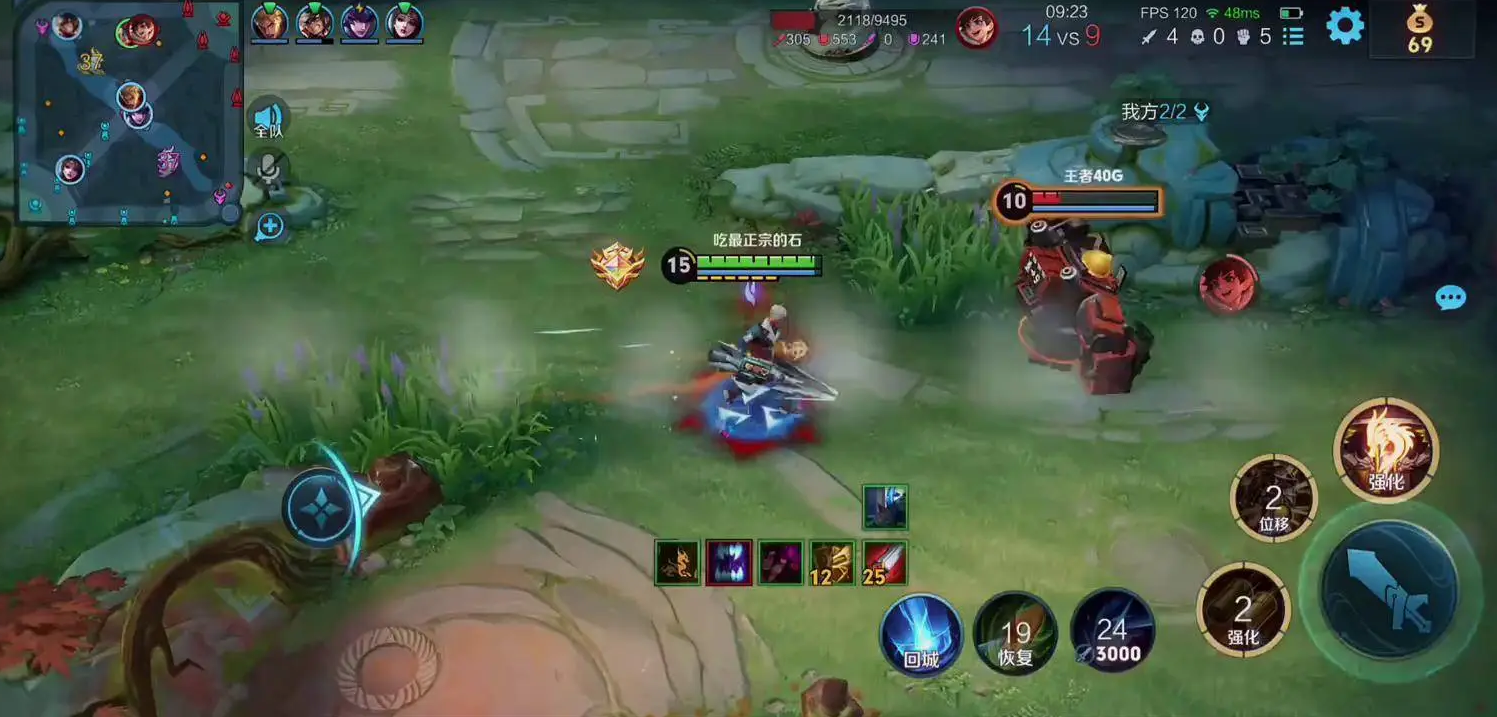
Task: Cast the 位移 dash skill
Action: (1273, 498)
